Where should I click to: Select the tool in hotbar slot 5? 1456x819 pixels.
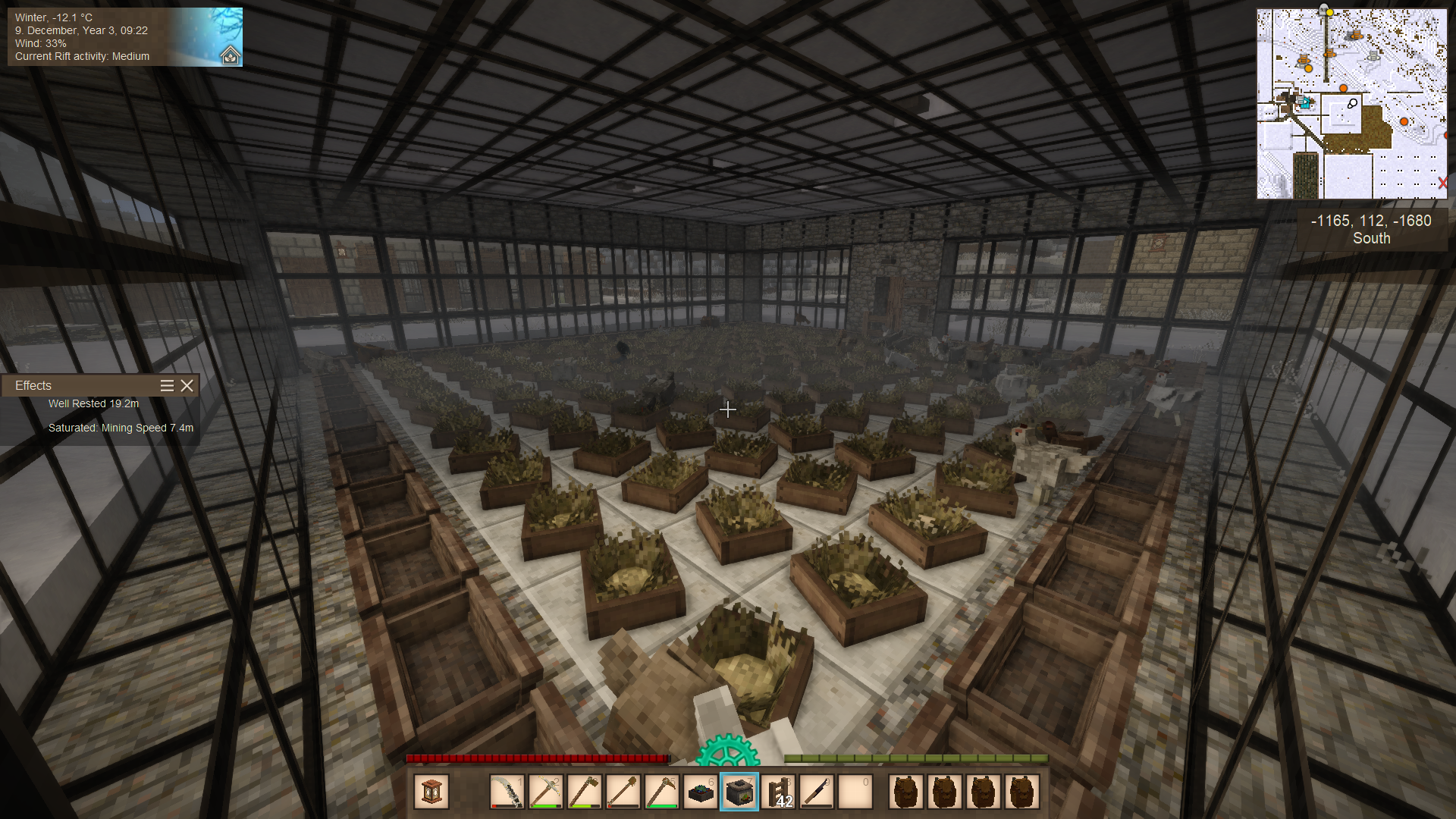pos(661,792)
